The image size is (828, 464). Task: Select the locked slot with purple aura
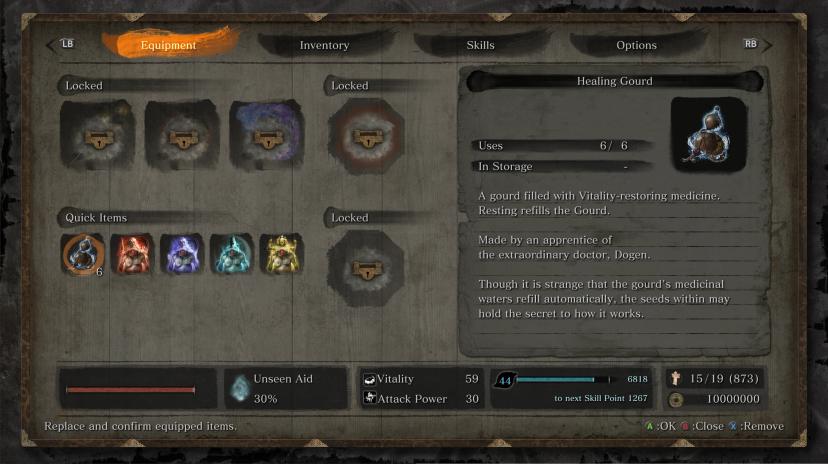pyautogui.click(x=266, y=137)
